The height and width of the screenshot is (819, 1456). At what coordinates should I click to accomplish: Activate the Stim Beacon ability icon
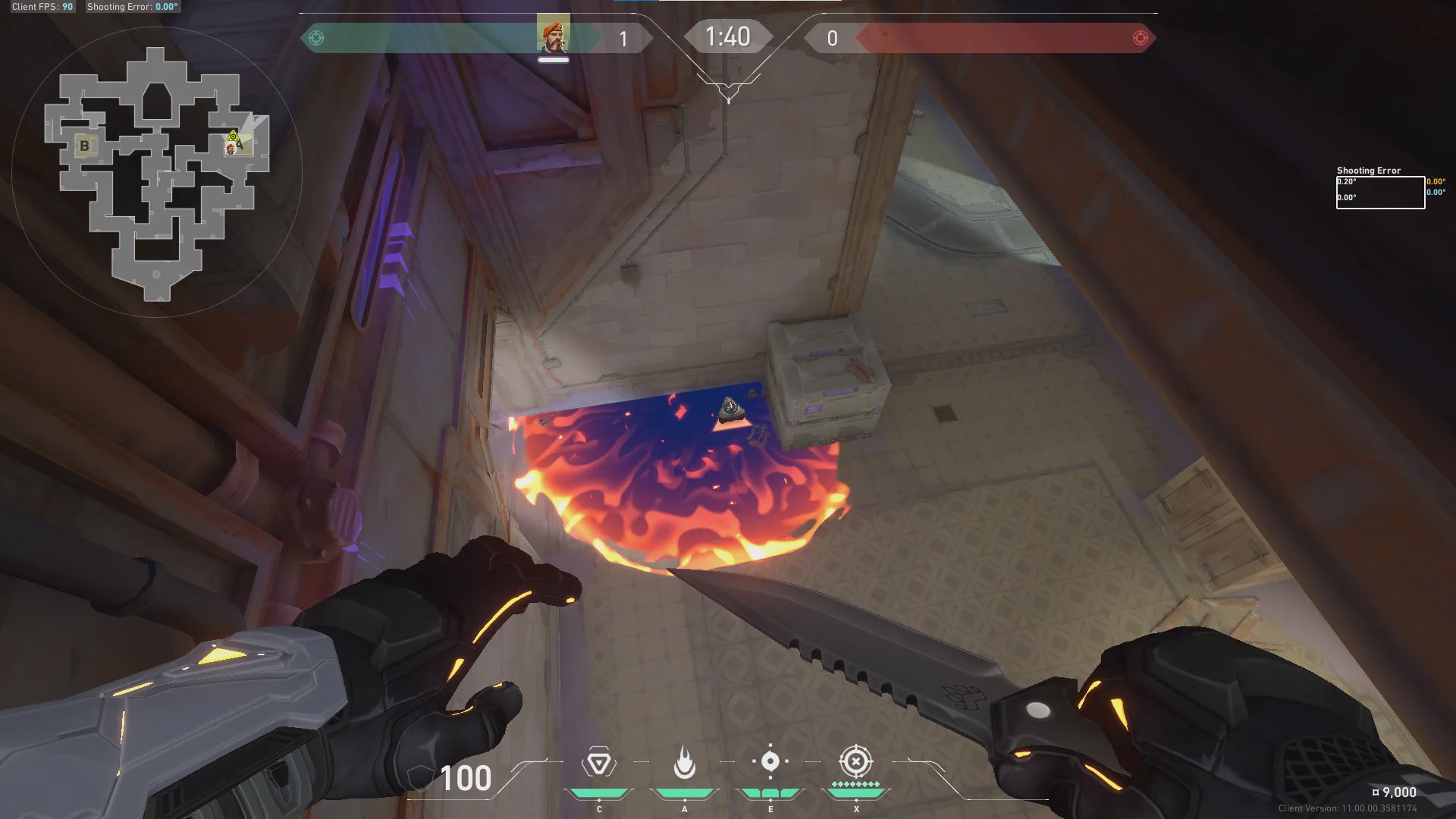tap(598, 763)
